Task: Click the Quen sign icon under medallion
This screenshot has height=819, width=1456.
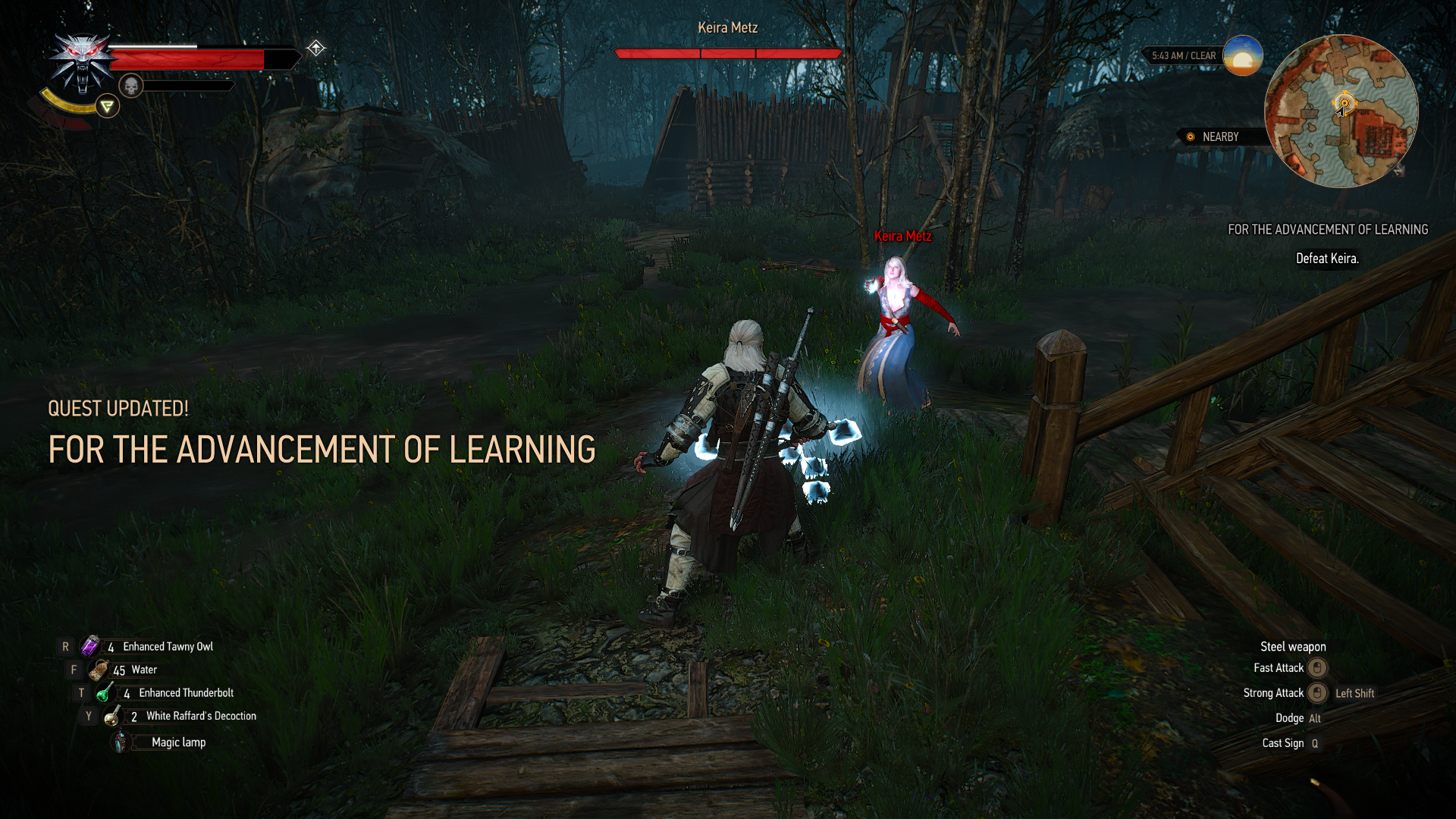Action: coord(107,106)
